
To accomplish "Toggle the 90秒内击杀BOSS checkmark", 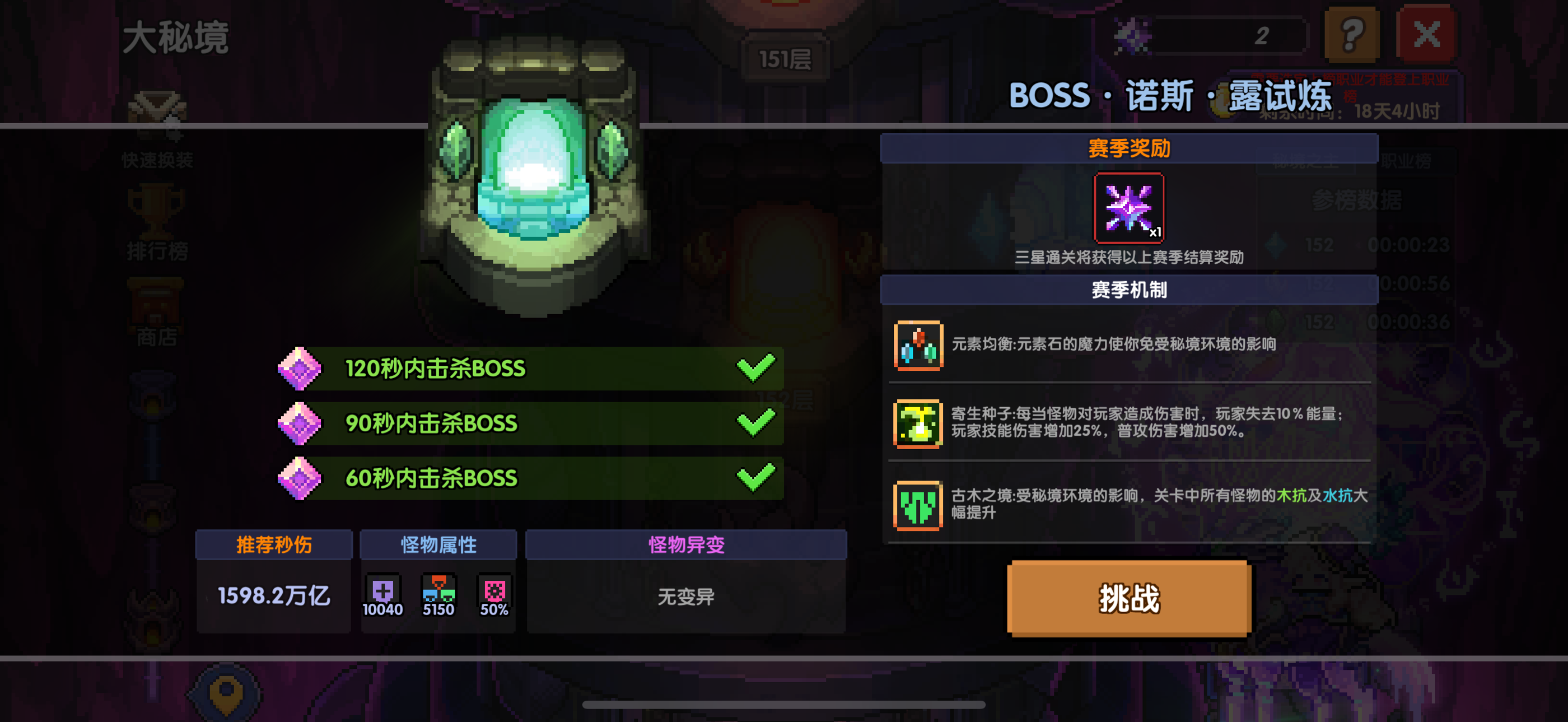I will coord(754,422).
